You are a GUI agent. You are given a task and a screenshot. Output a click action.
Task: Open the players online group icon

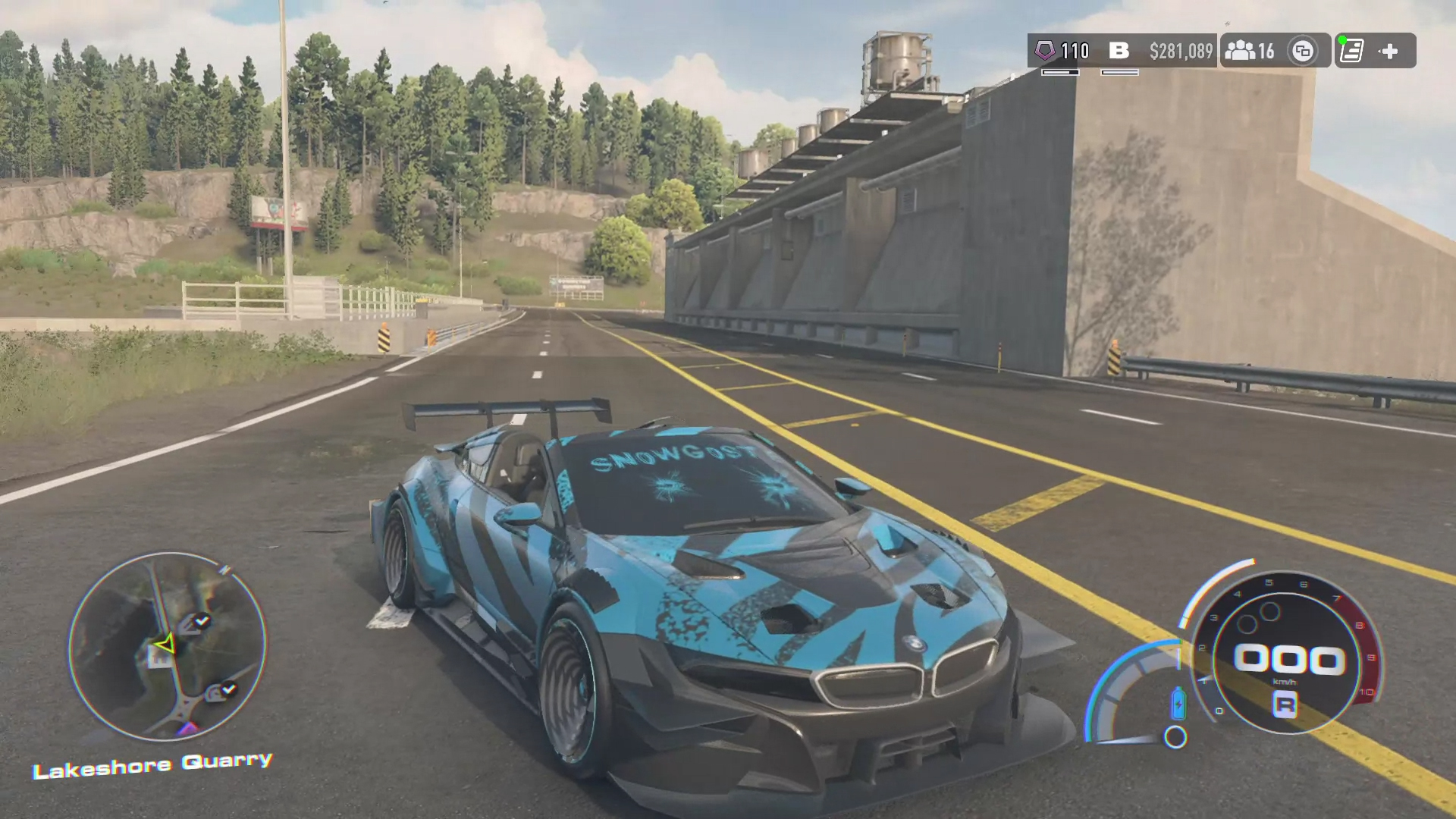click(1240, 51)
